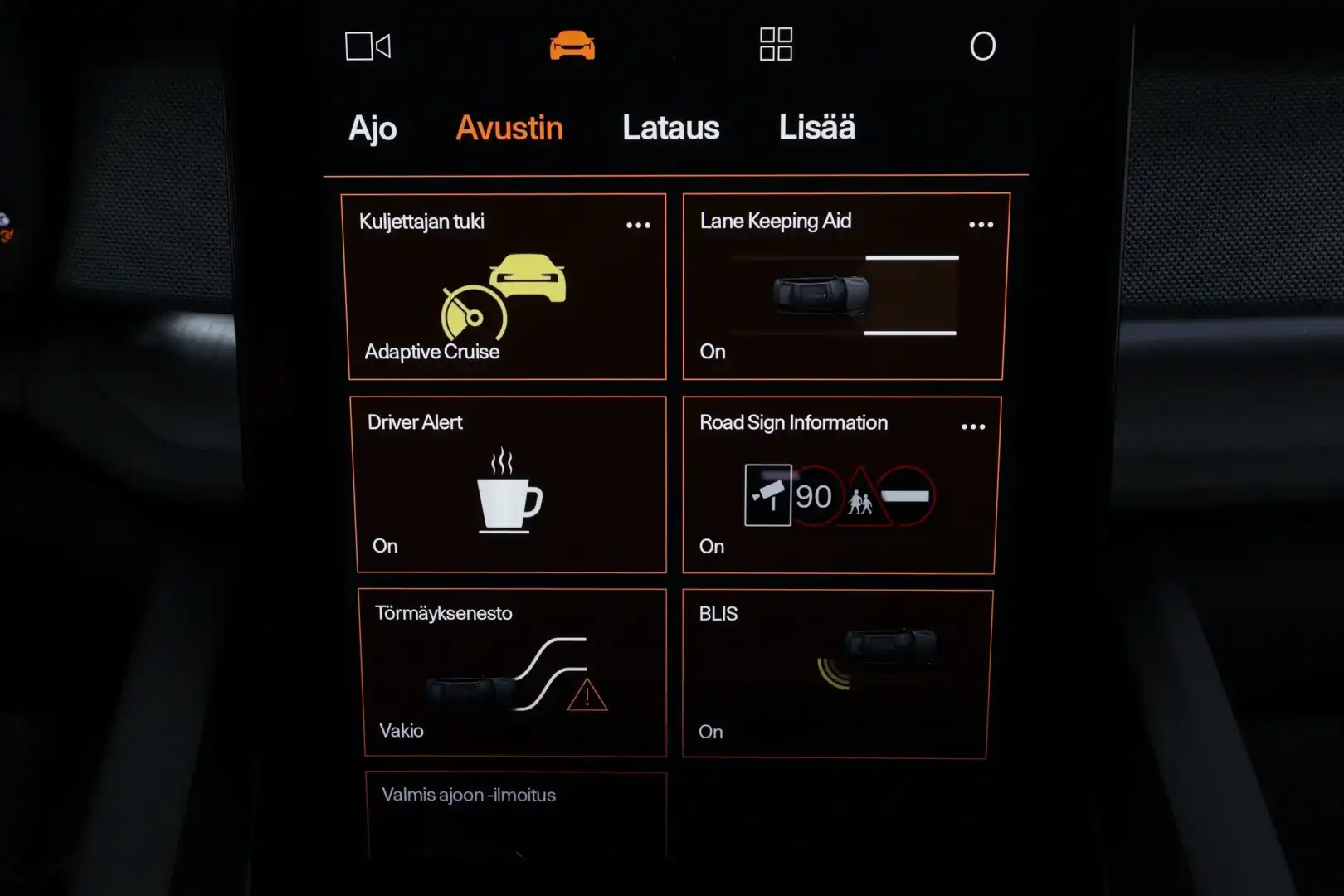This screenshot has width=1344, height=896.
Task: Open the apps grid icon
Action: [775, 46]
